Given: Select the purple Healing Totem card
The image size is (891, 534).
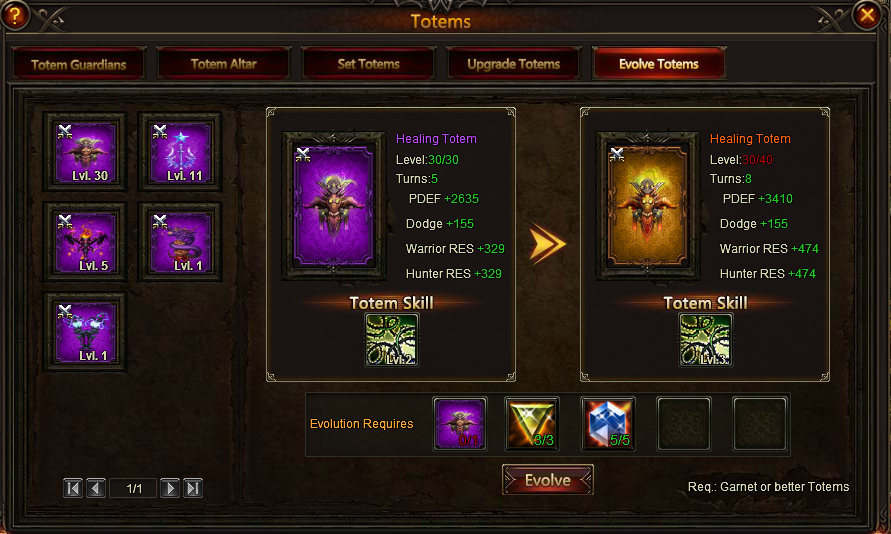Looking at the screenshot, I should click(x=332, y=207).
